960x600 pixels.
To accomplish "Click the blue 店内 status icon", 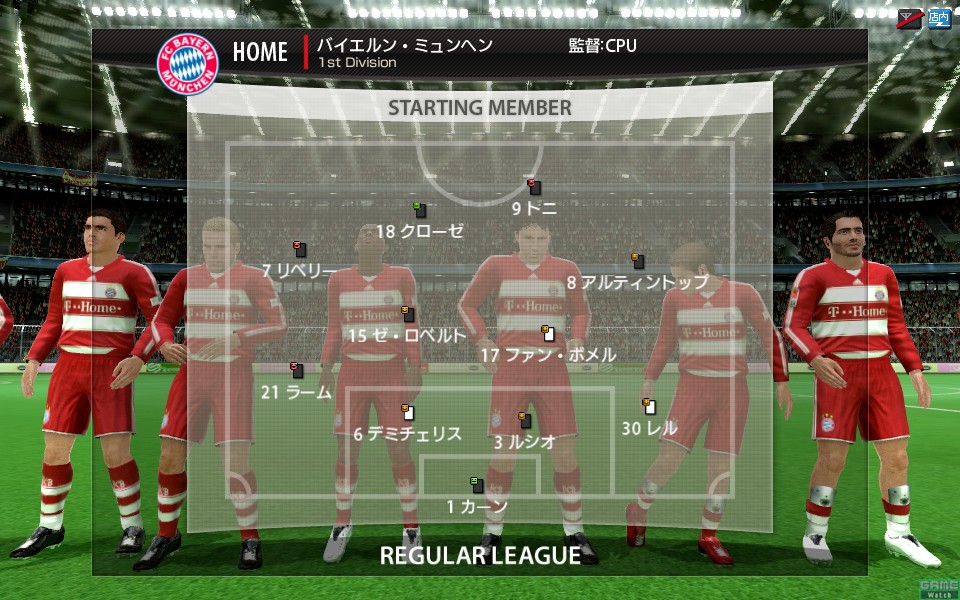I will coord(938,18).
